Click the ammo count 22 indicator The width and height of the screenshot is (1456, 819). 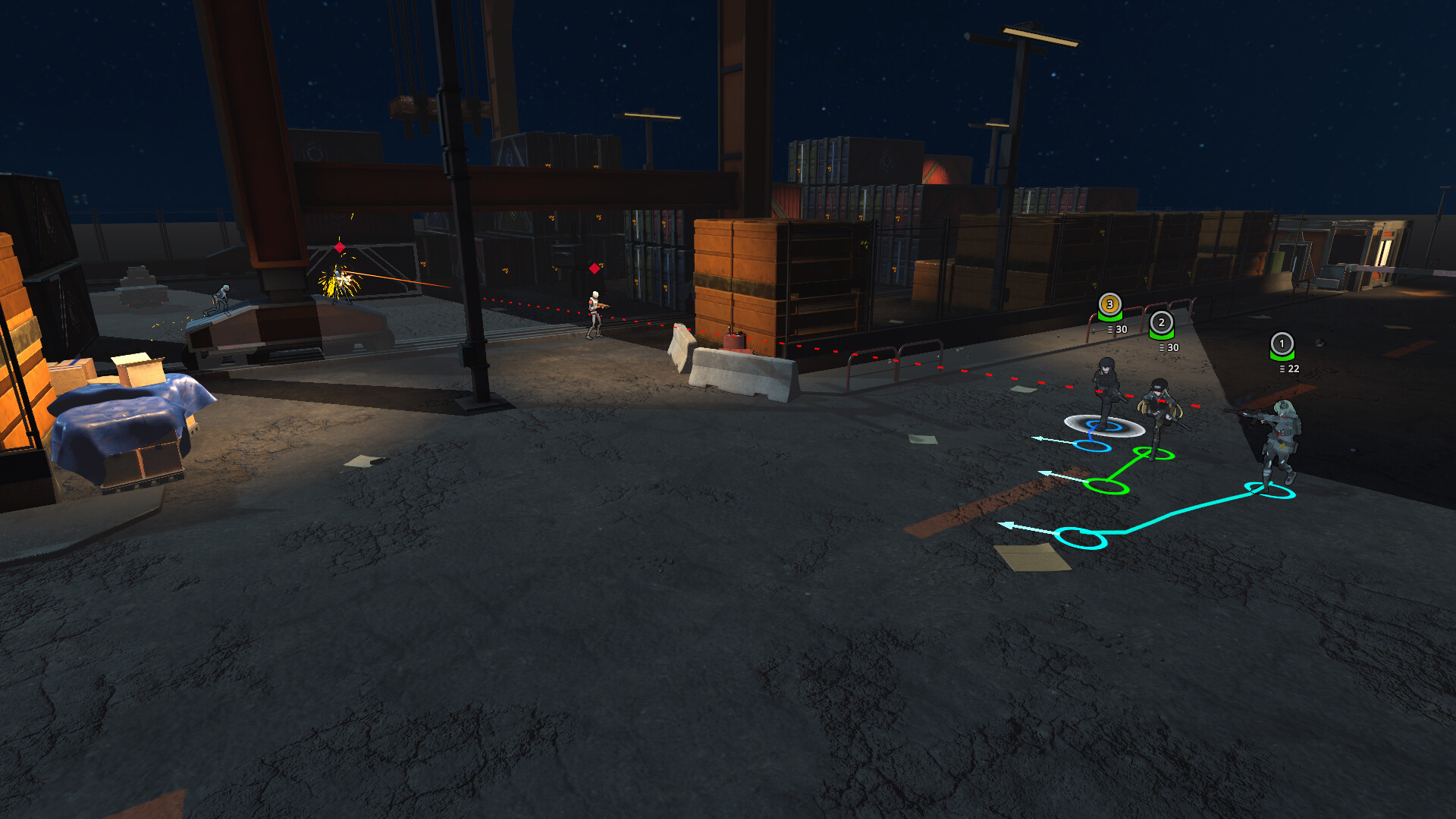click(1290, 369)
